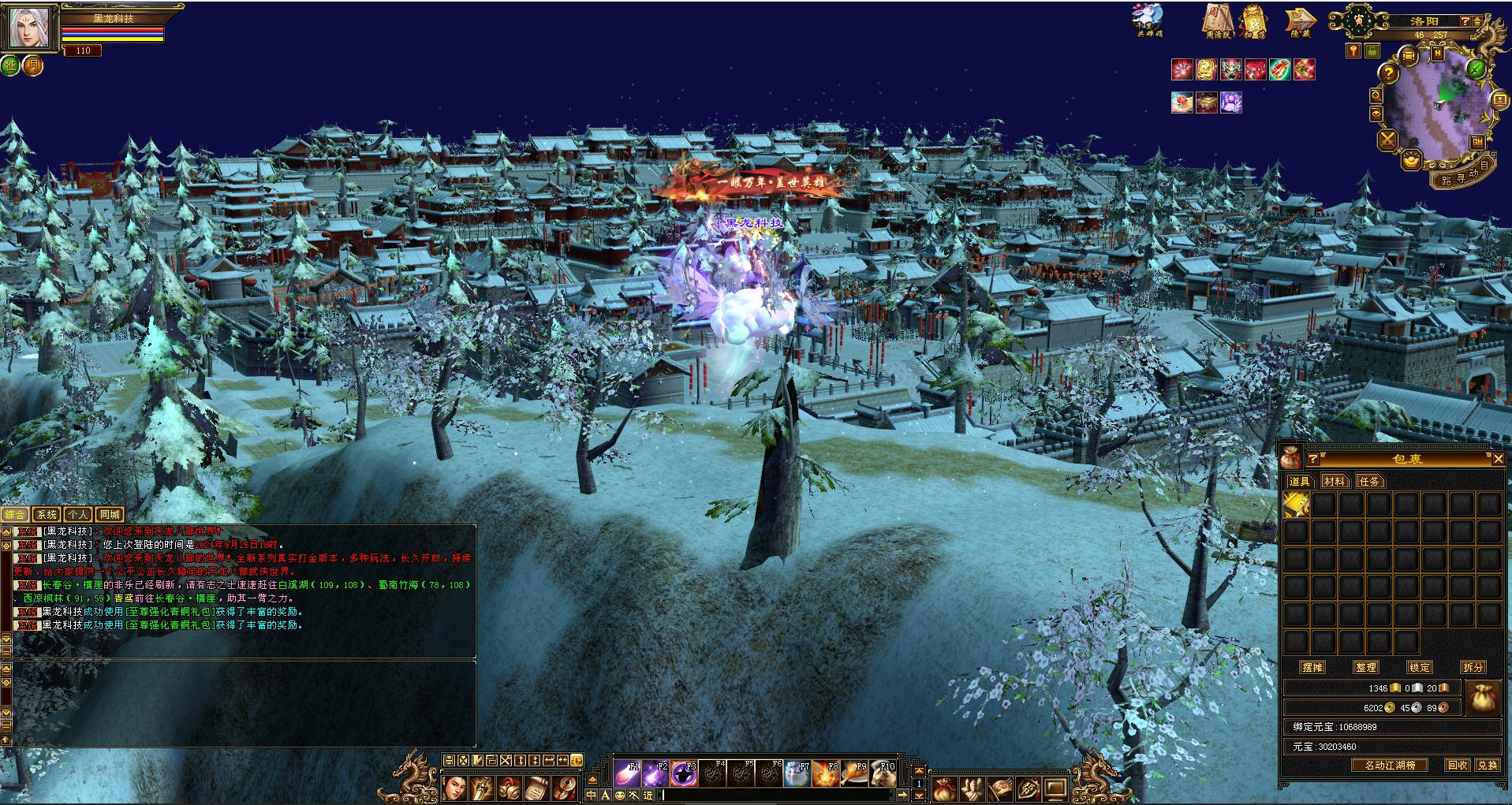
Task: Open the 周活跃 weekly activity icon
Action: [1218, 22]
